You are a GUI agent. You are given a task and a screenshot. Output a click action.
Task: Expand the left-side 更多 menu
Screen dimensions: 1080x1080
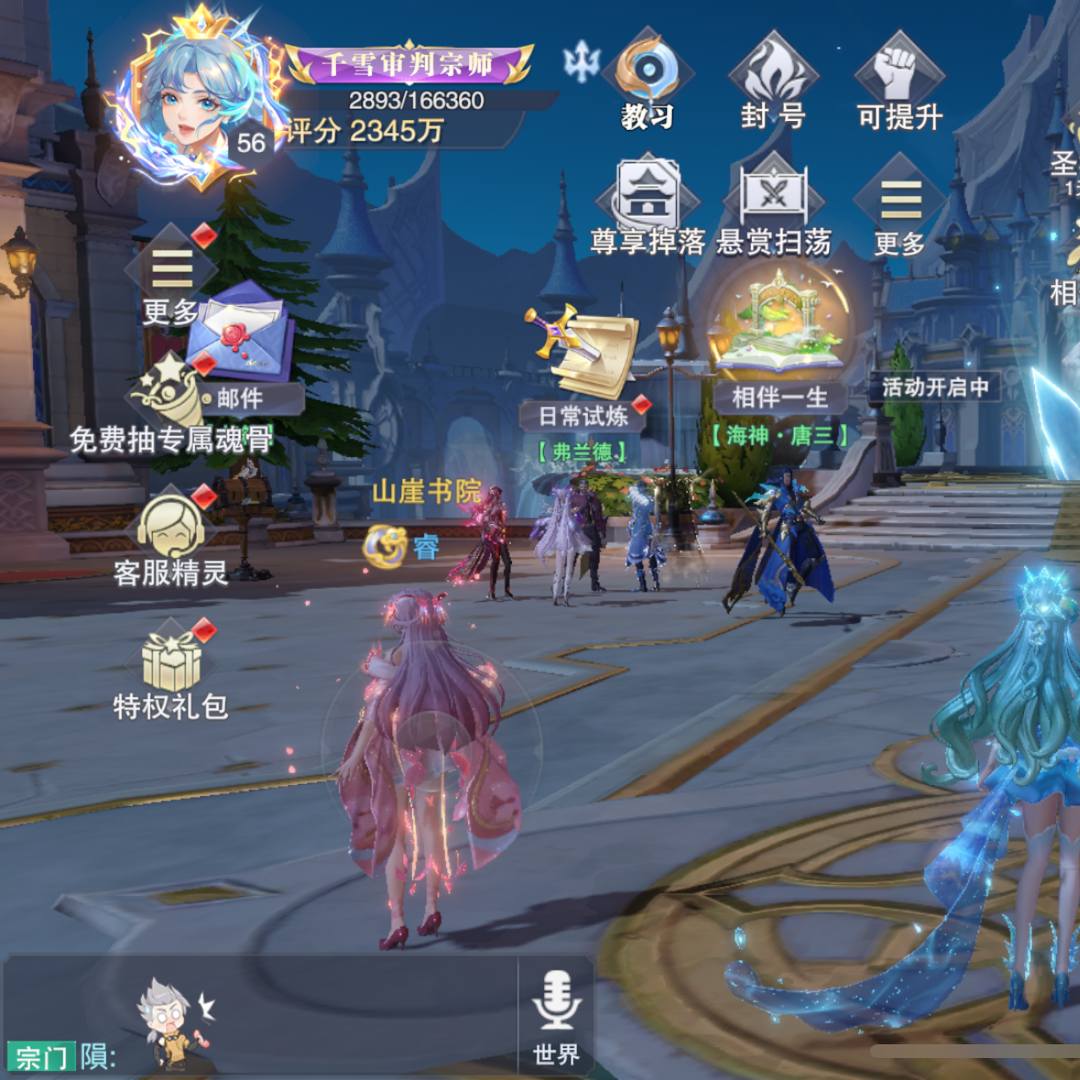pos(171,278)
